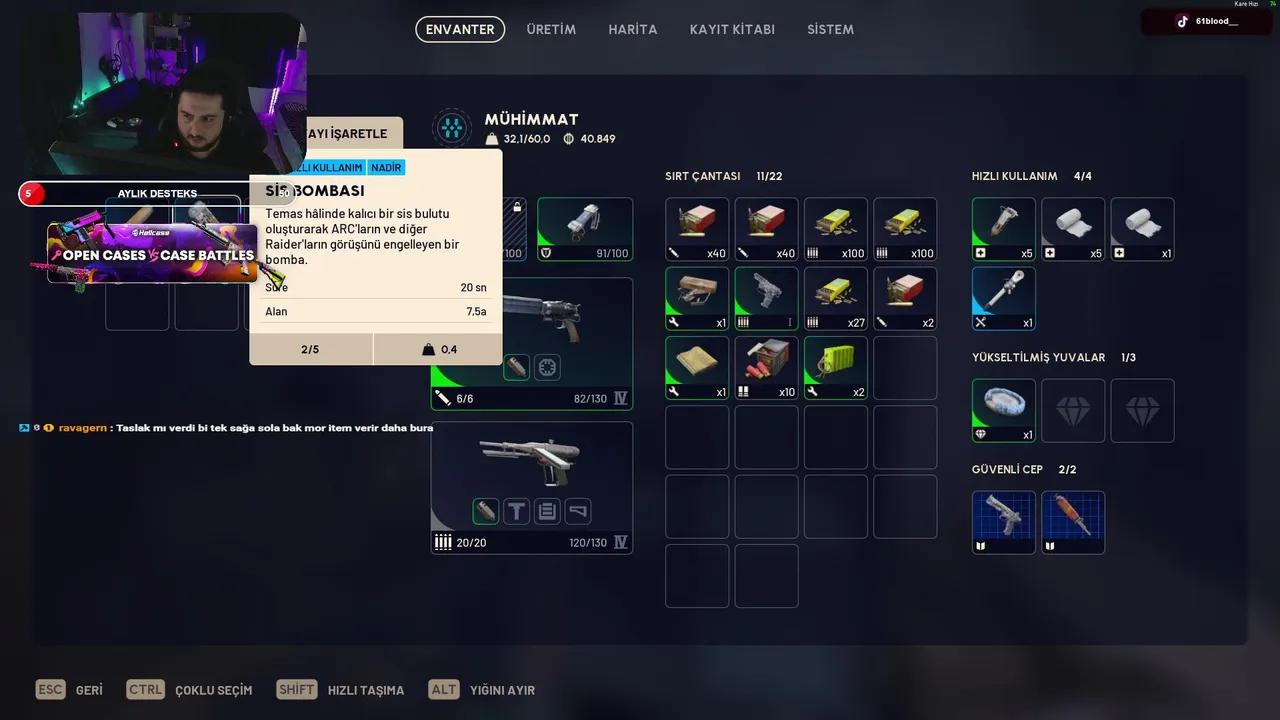Open the Kayıt Kitabı tab
This screenshot has height=720, width=1280.
tap(732, 29)
